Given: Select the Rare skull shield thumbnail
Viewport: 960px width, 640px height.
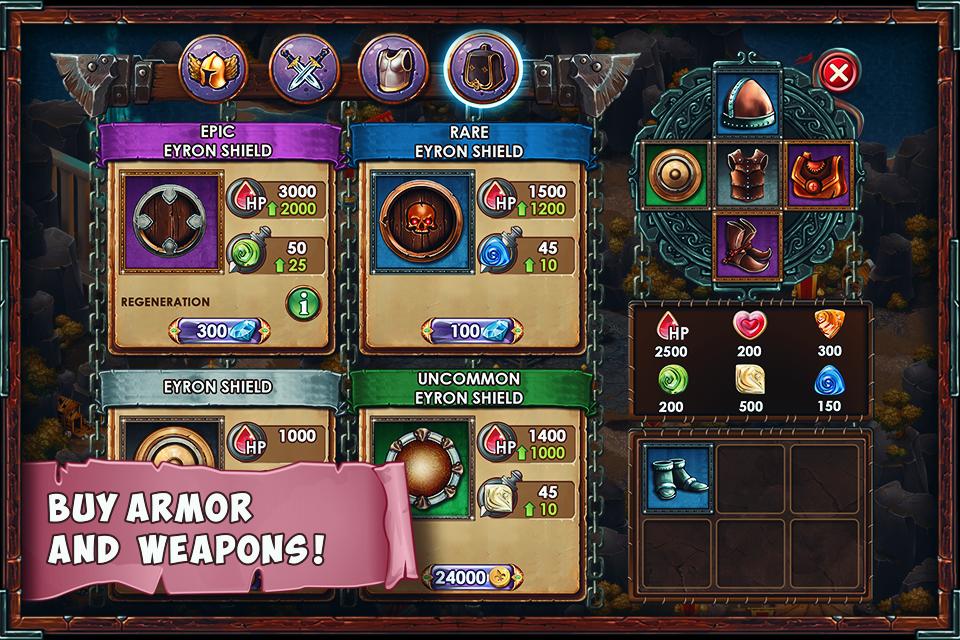Looking at the screenshot, I should [x=420, y=221].
